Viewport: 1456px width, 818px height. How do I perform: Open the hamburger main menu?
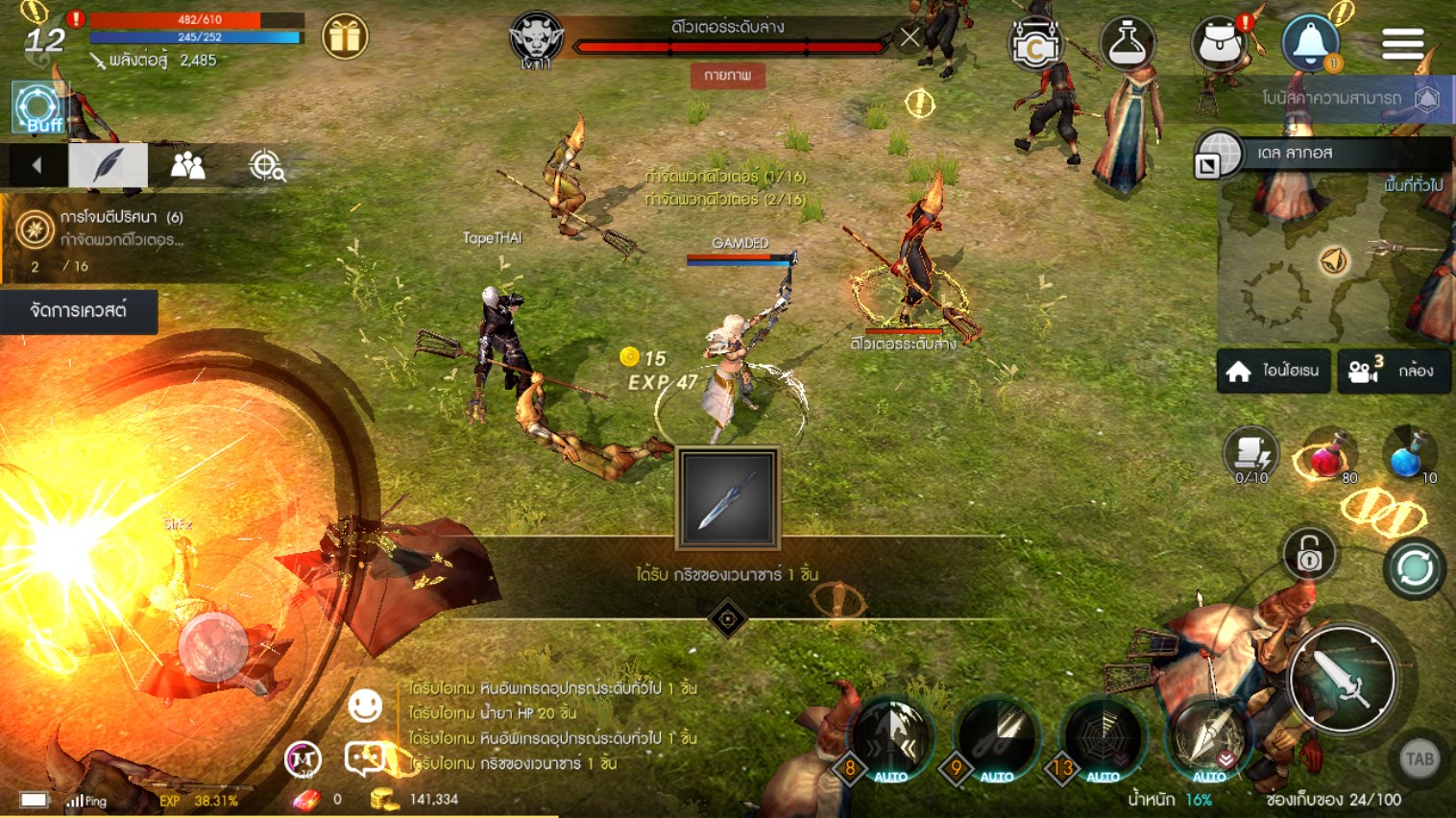[x=1402, y=42]
